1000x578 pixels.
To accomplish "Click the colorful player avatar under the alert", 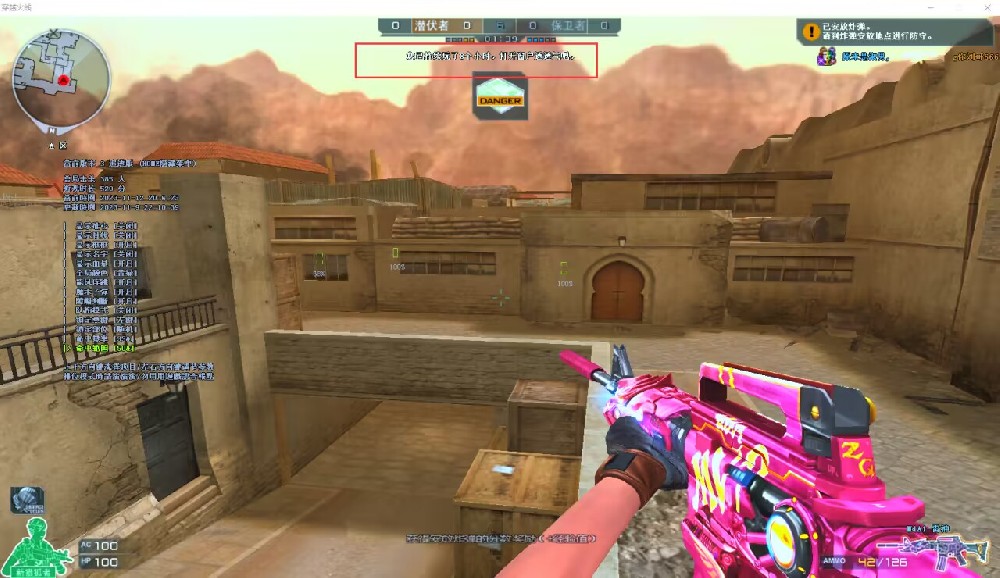I will click(826, 57).
